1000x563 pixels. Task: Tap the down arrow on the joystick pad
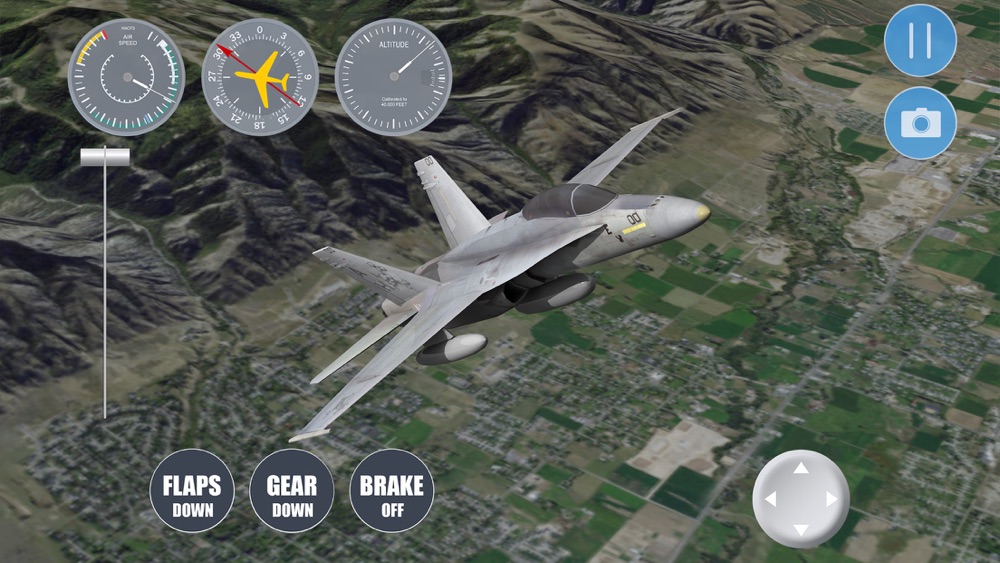(801, 529)
